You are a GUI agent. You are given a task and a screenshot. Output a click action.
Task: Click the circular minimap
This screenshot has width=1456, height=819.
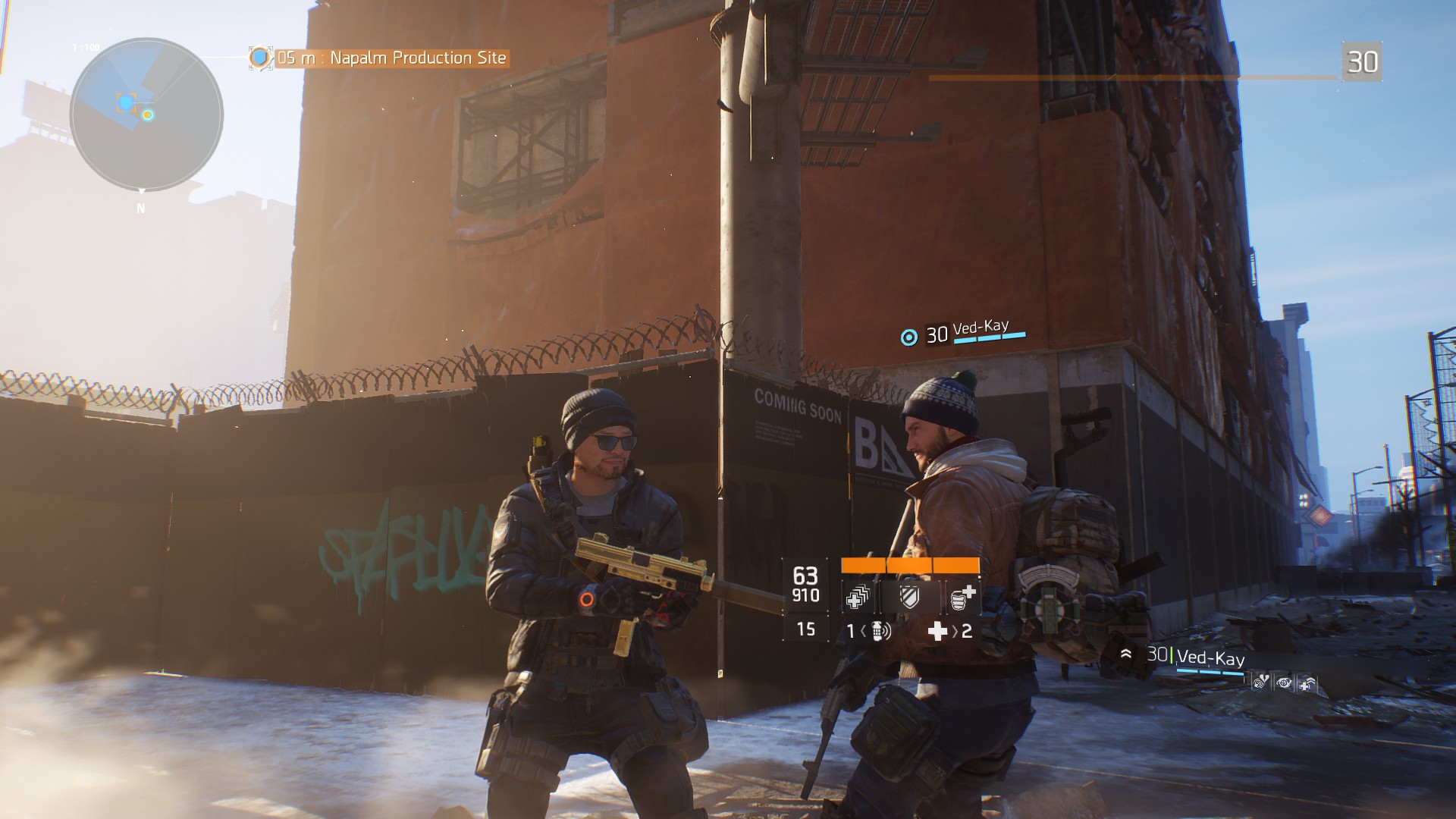(x=146, y=115)
